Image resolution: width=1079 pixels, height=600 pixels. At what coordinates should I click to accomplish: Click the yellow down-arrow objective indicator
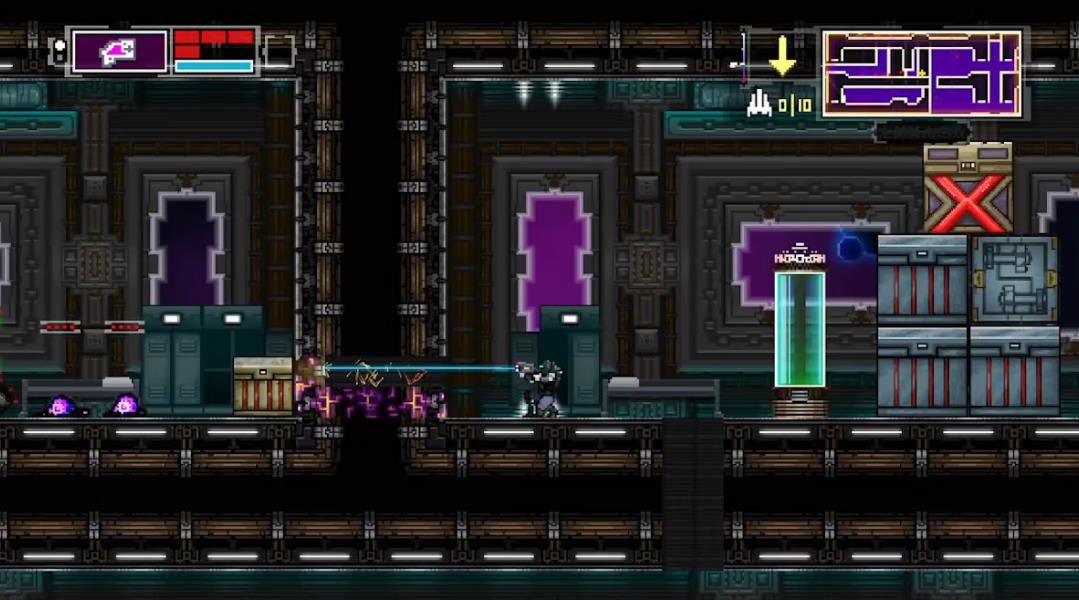pos(782,57)
